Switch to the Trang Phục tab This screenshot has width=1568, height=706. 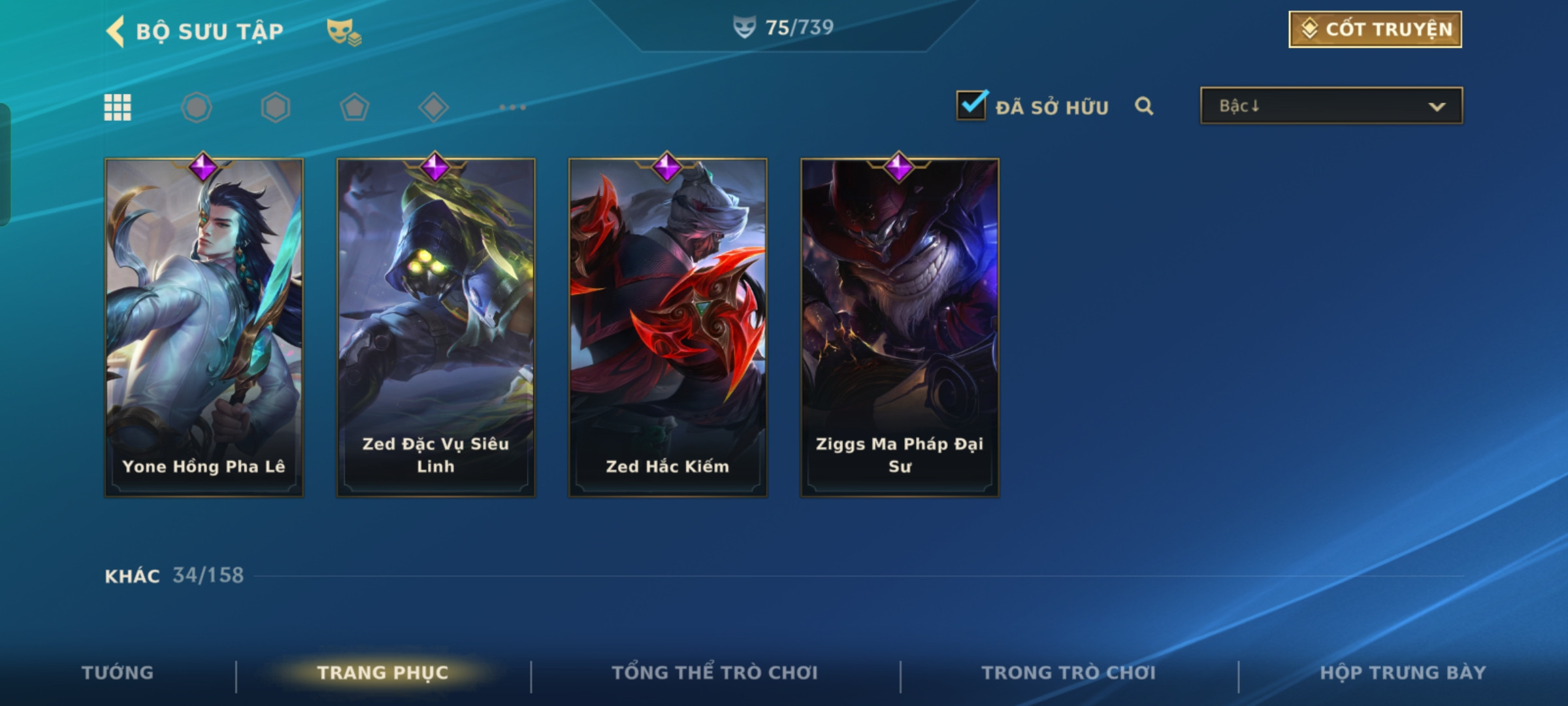pyautogui.click(x=383, y=673)
